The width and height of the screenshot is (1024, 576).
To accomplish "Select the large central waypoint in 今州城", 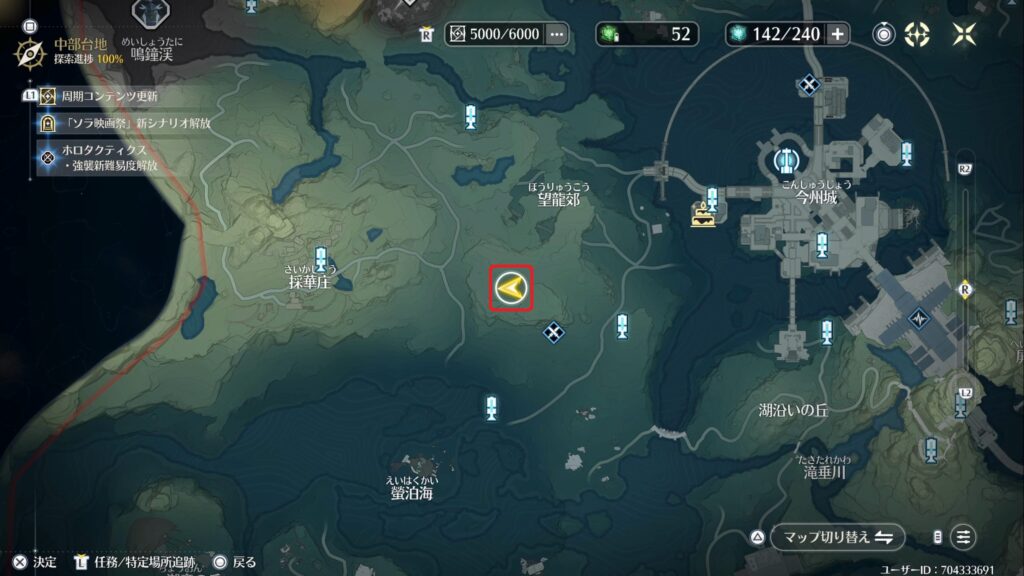I will 787,159.
